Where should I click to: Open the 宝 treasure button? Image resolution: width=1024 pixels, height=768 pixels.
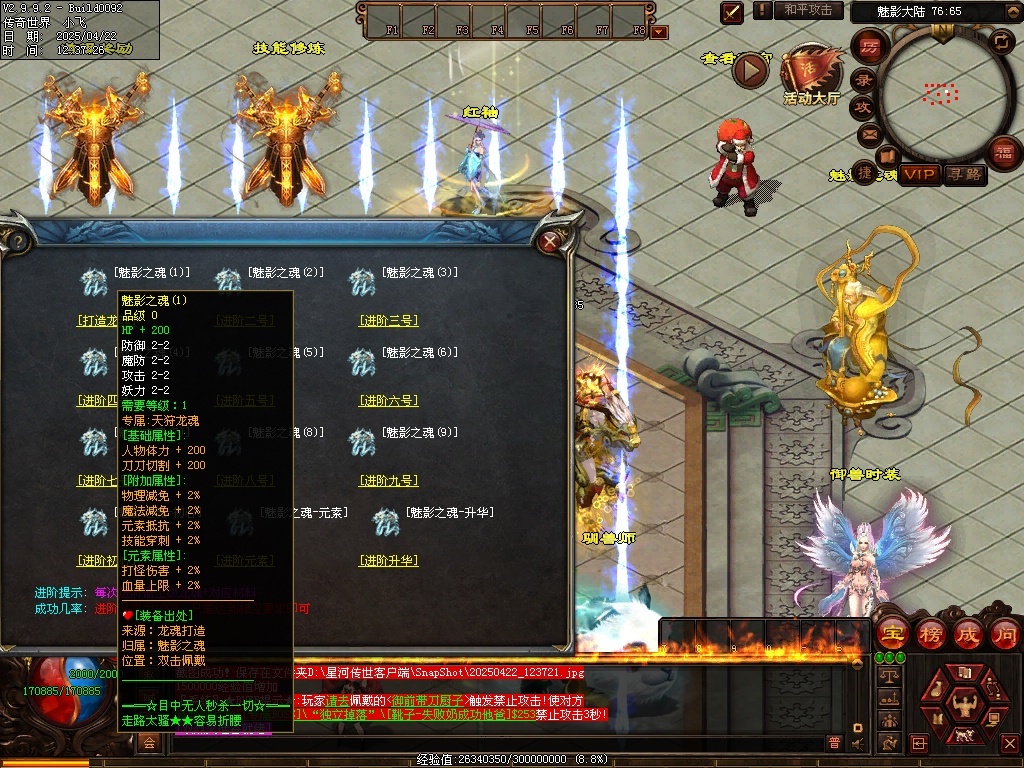coord(892,633)
